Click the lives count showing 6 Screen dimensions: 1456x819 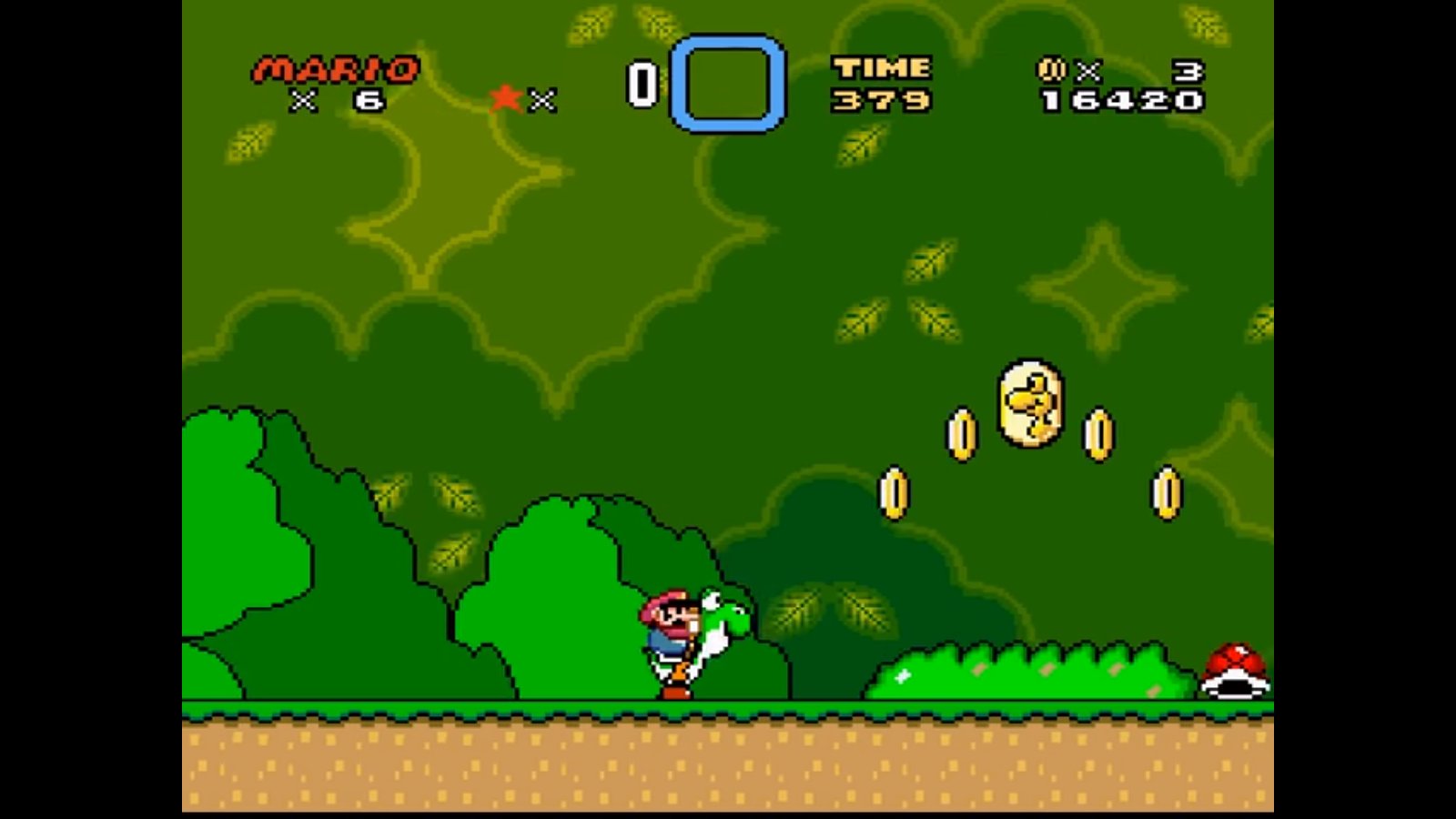(368, 98)
